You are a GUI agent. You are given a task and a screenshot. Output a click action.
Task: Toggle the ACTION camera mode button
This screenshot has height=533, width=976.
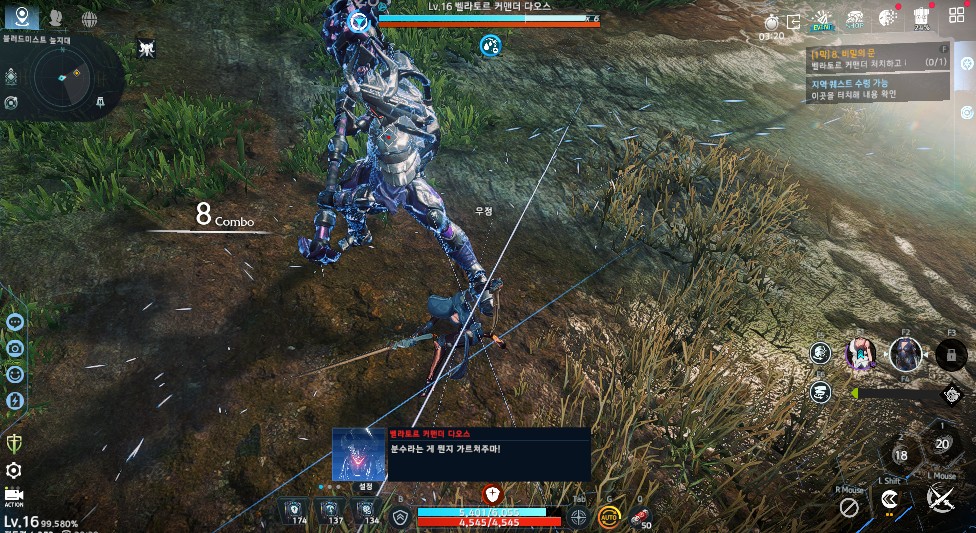click(x=14, y=496)
